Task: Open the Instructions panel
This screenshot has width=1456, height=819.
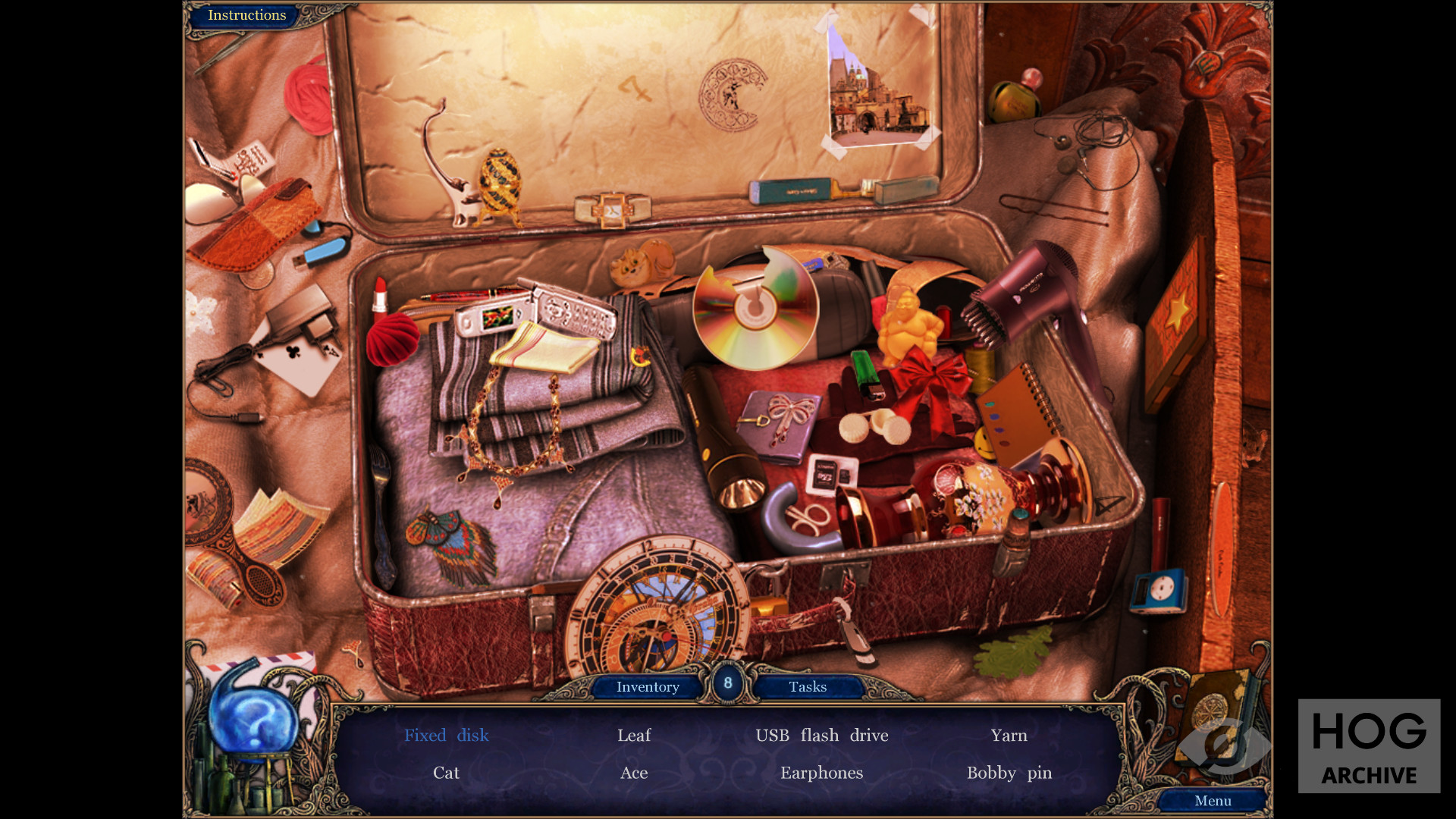Action: pyautogui.click(x=246, y=15)
